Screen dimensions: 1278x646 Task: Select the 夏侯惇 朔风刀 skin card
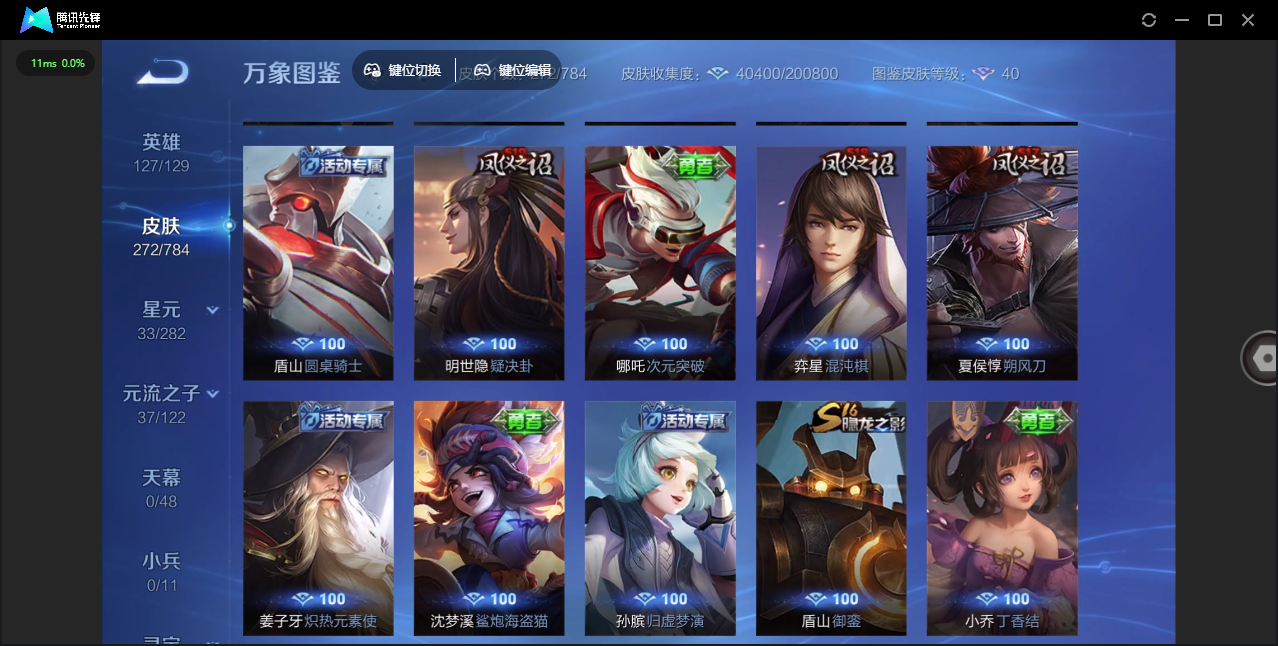(x=1002, y=263)
